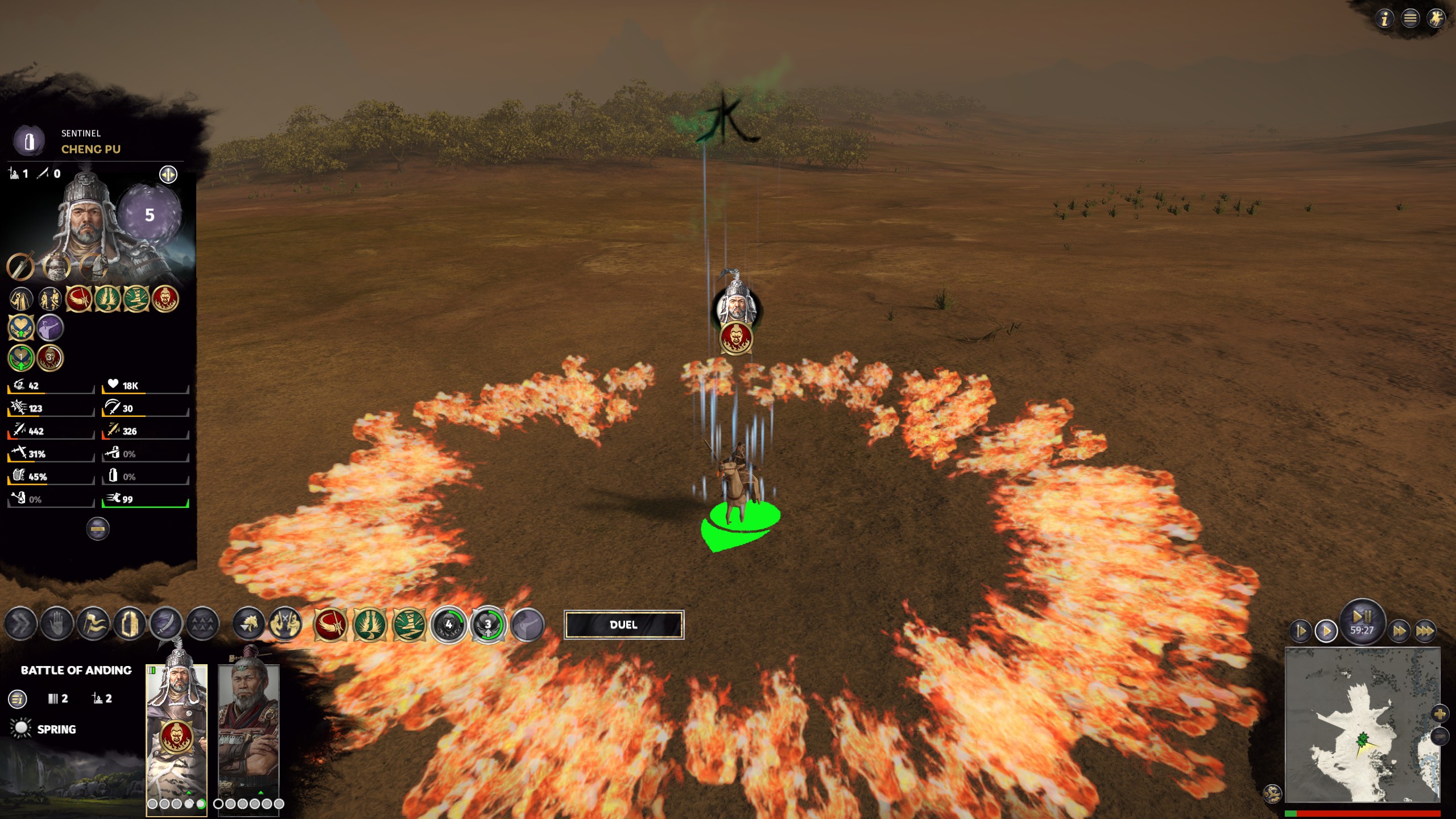Toggle the unit panel side-arrows button
The height and width of the screenshot is (819, 1456).
coord(168,174)
